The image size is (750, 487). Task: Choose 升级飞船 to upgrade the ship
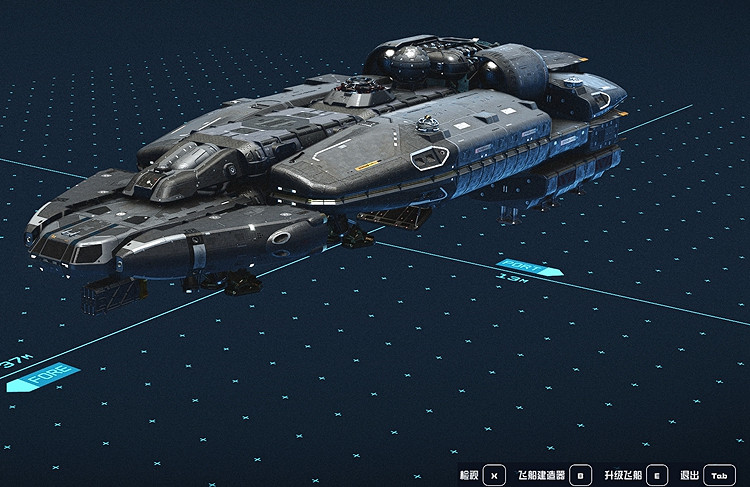pyautogui.click(x=657, y=475)
